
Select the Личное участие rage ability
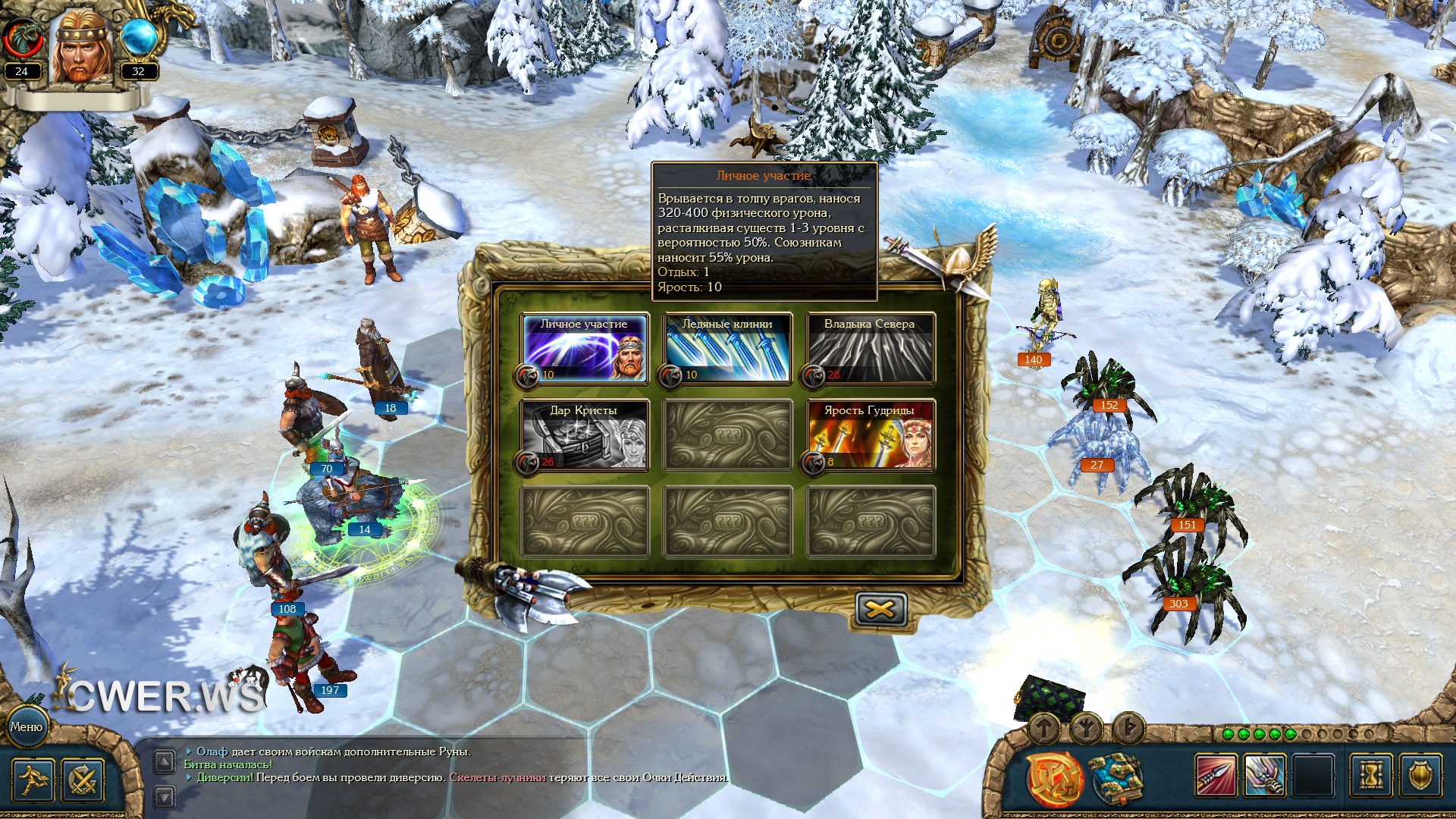click(x=584, y=349)
